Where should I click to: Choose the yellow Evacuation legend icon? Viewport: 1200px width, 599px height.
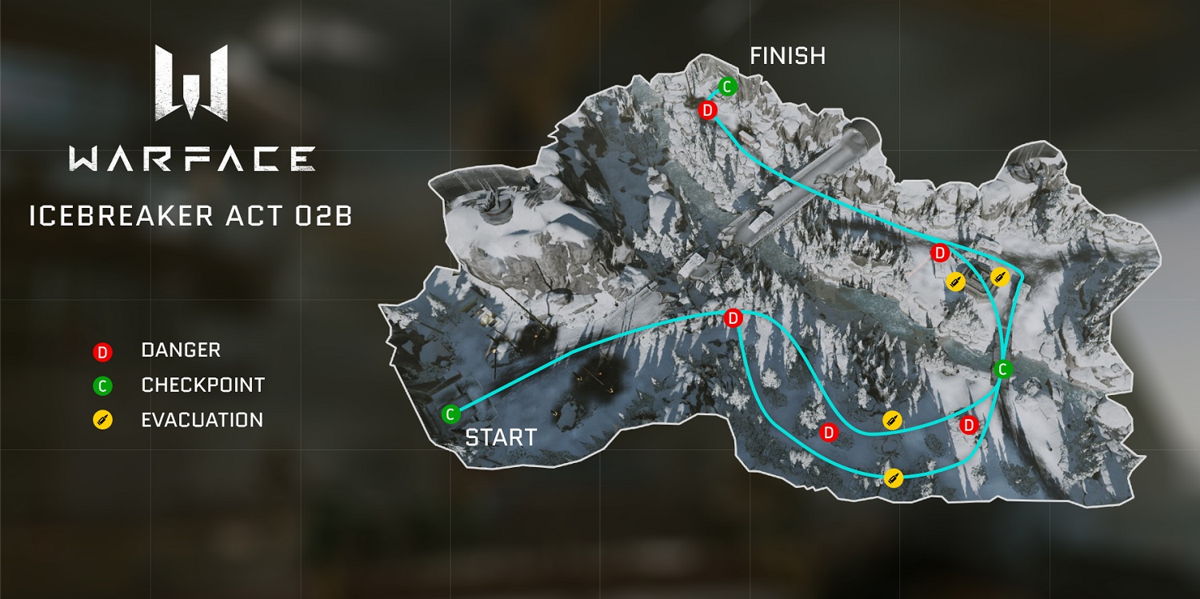pos(101,420)
